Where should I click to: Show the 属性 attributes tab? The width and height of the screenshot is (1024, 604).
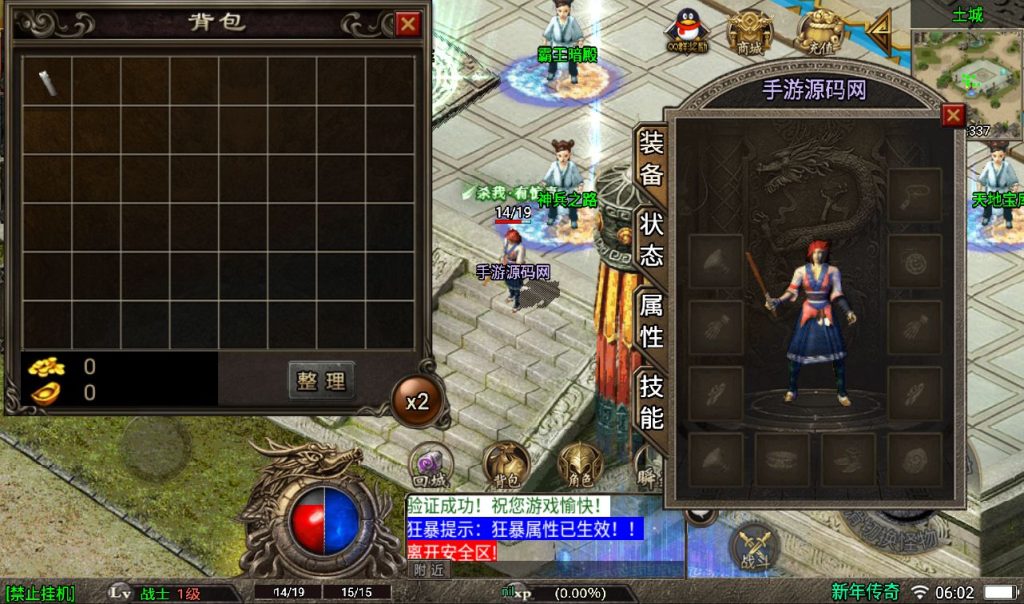[x=651, y=320]
